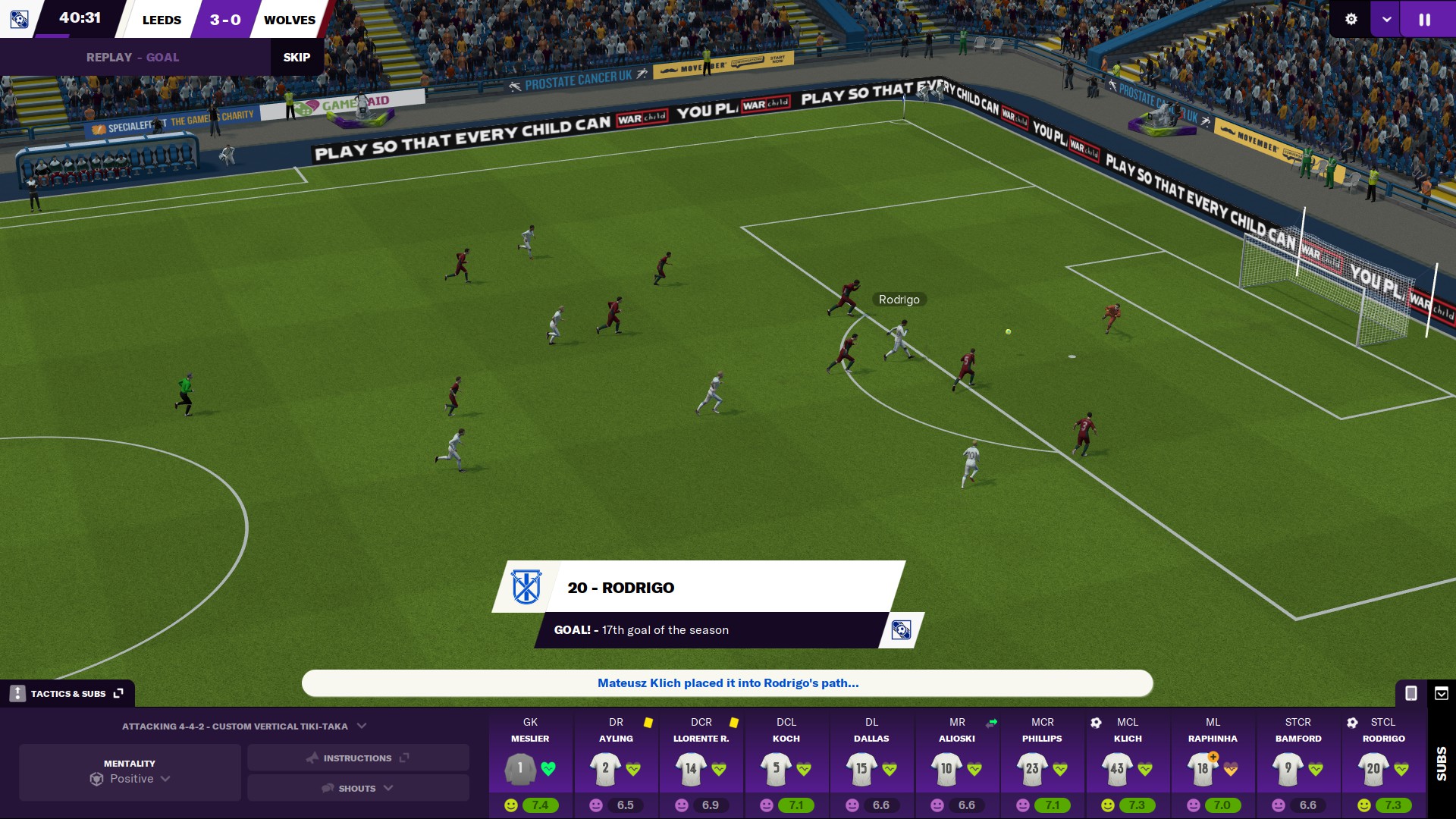Change the Mentality setting

point(130,772)
